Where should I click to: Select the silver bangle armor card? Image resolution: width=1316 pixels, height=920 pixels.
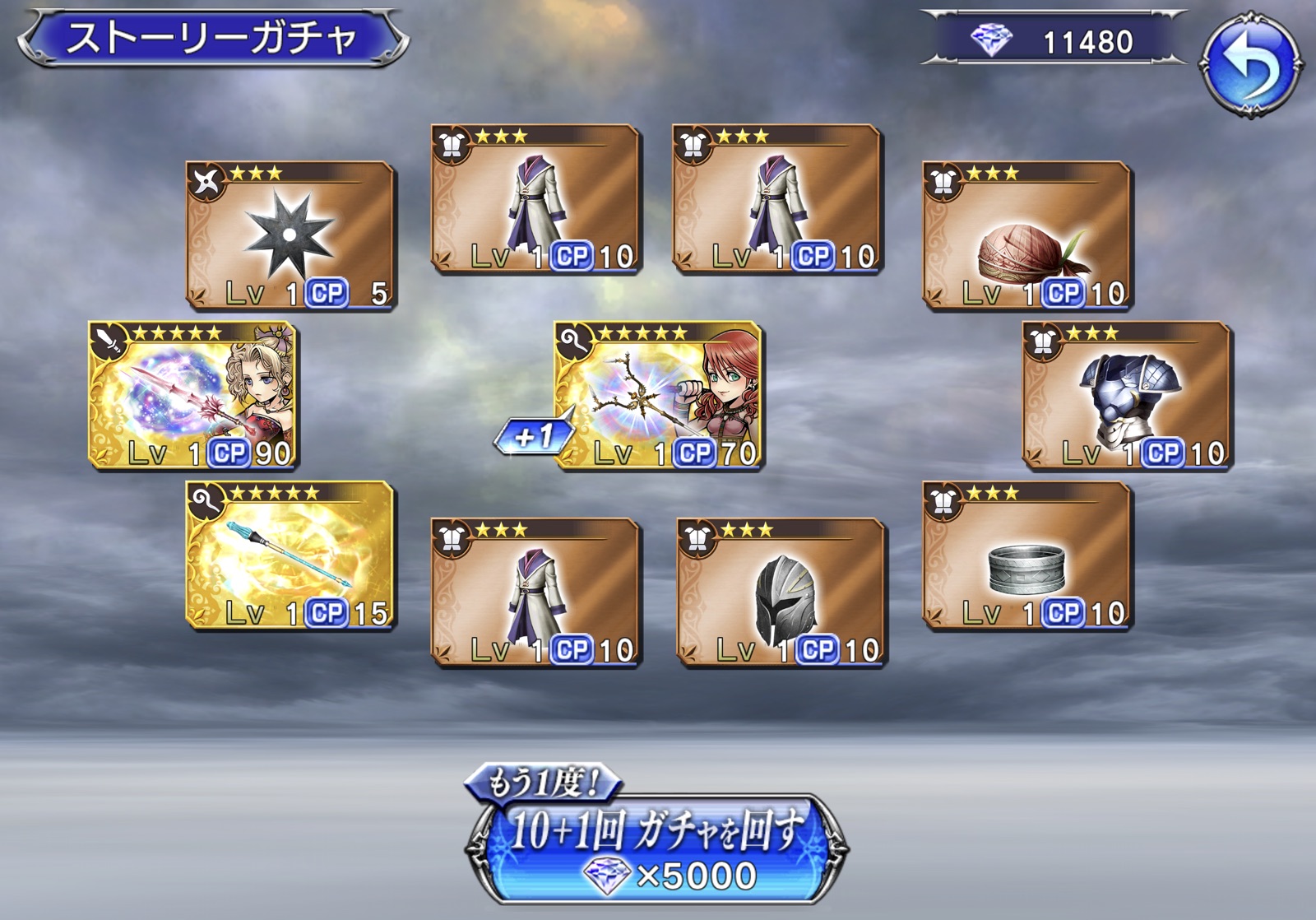coord(1027,555)
